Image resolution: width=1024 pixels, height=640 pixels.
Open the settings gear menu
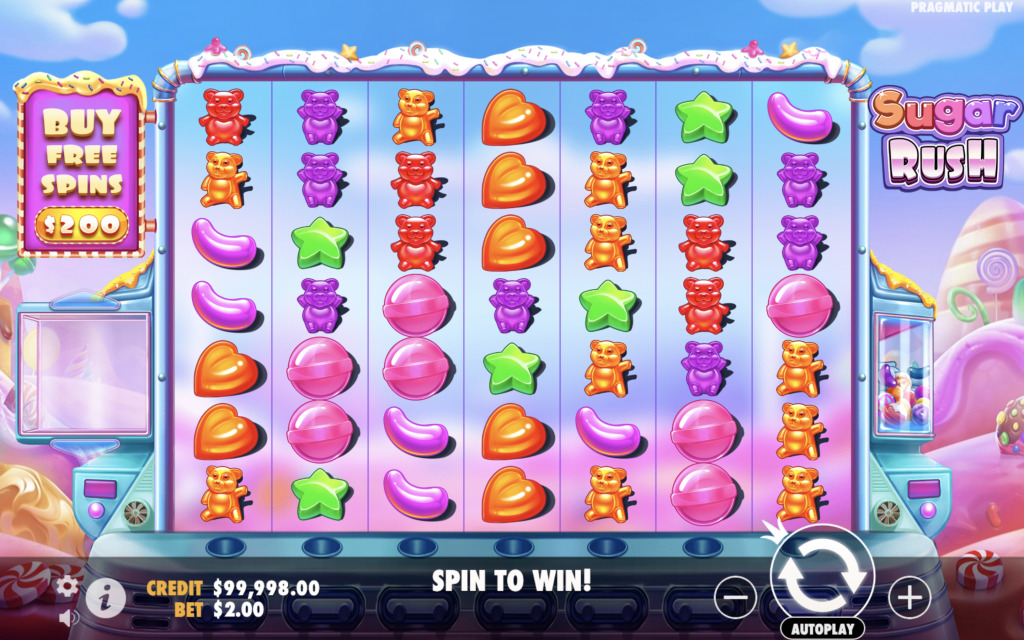coord(68,586)
